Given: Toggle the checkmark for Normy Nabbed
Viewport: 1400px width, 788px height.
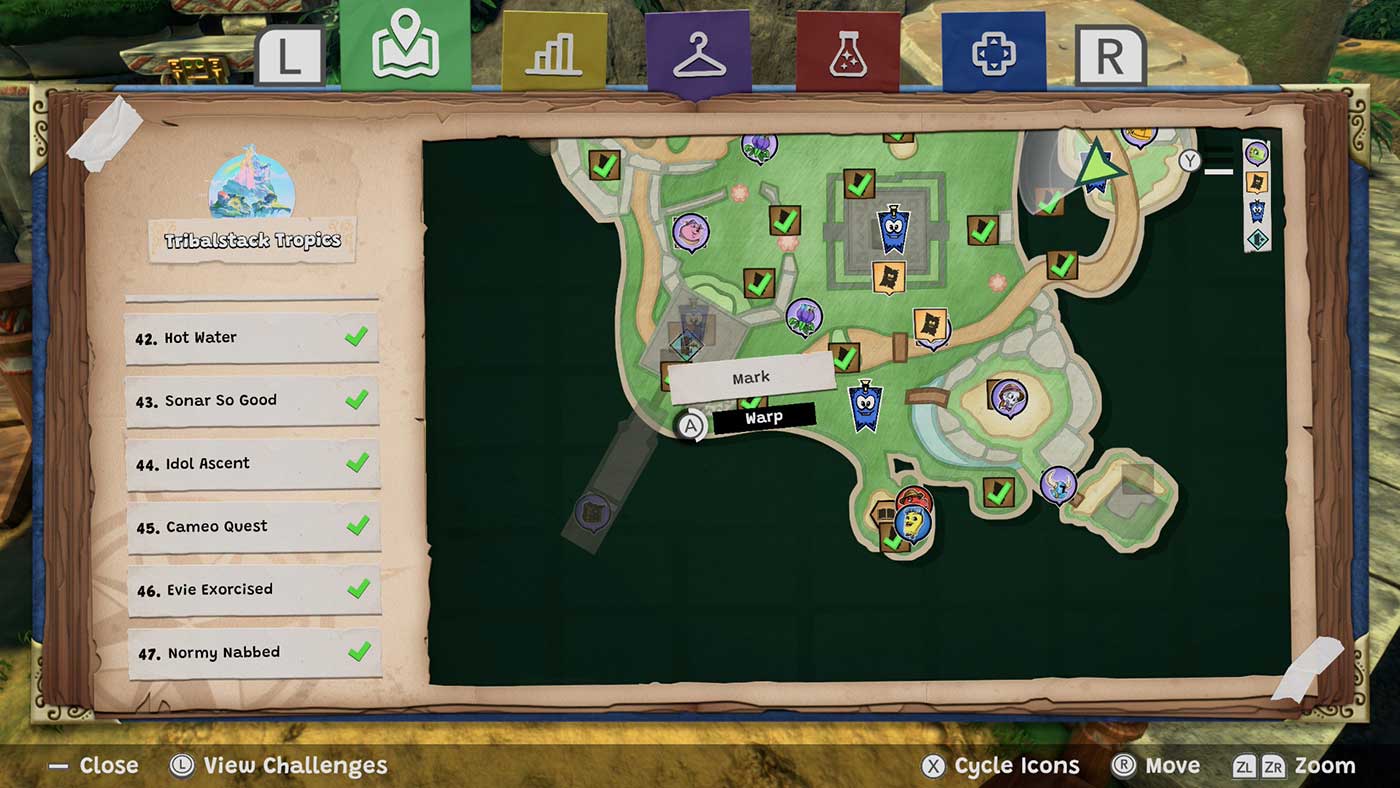Looking at the screenshot, I should [x=355, y=652].
